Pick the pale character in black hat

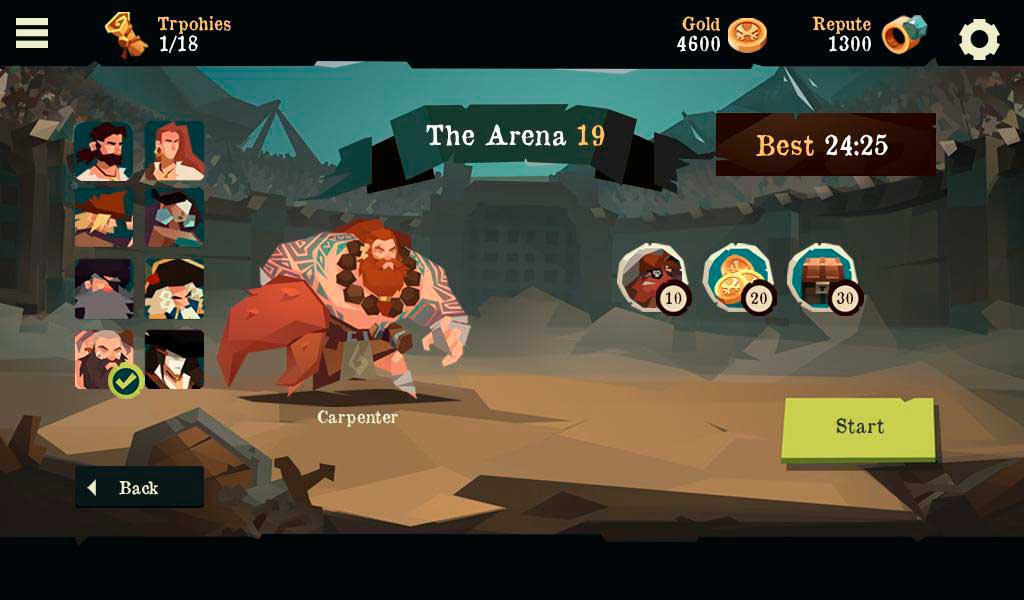174,359
